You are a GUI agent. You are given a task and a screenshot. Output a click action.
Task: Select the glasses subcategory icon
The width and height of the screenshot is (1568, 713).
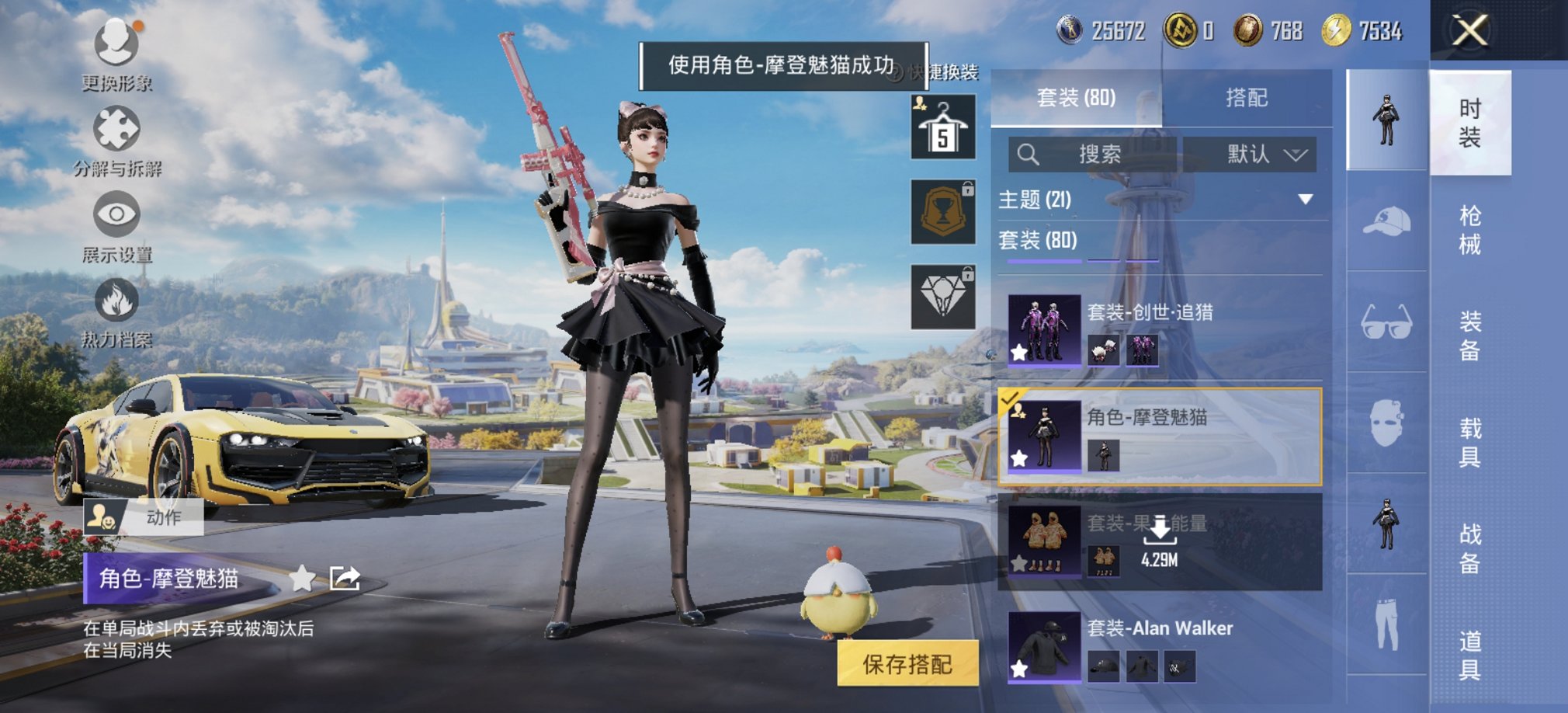point(1386,322)
